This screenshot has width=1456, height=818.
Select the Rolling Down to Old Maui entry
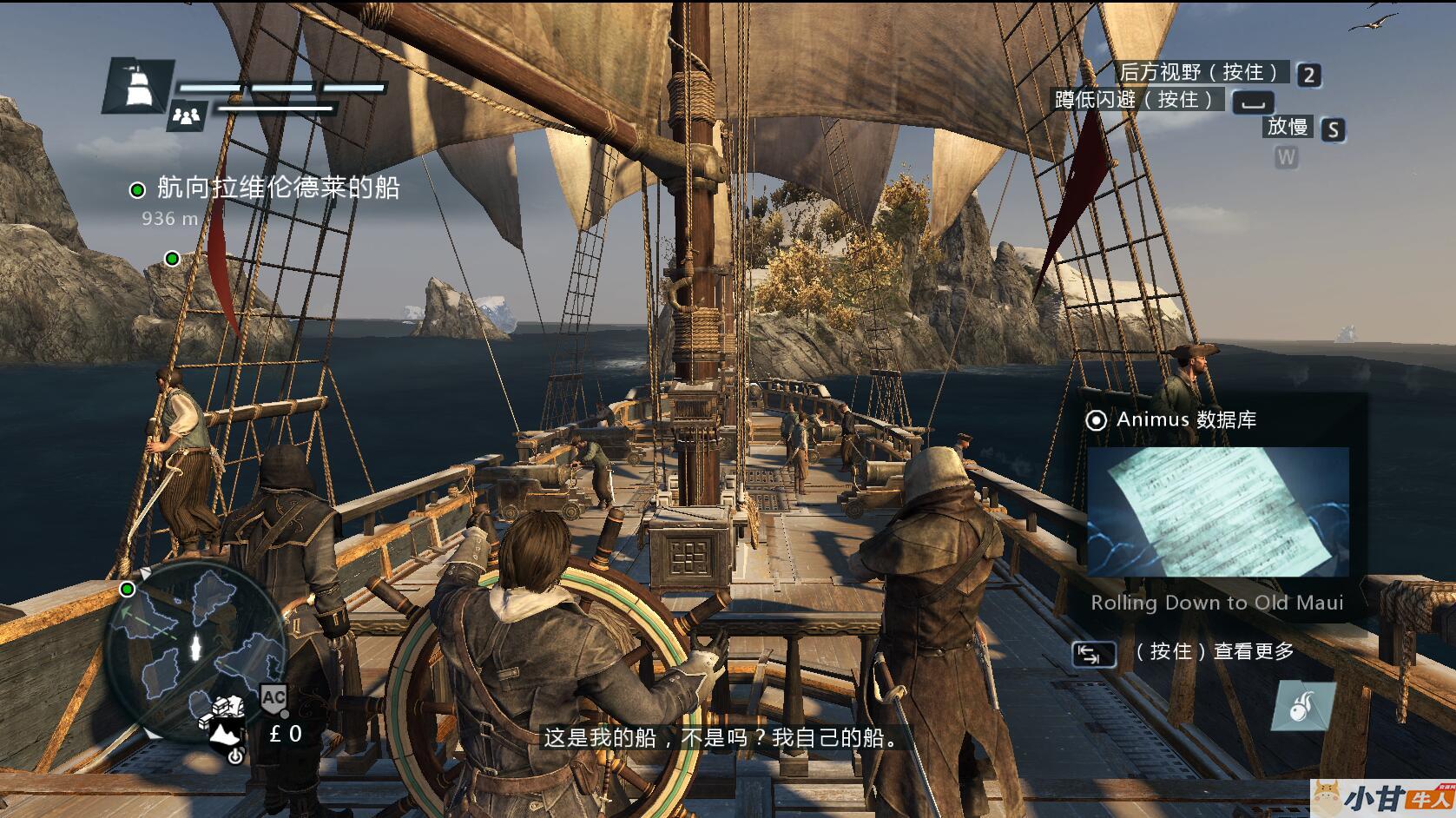[1216, 603]
